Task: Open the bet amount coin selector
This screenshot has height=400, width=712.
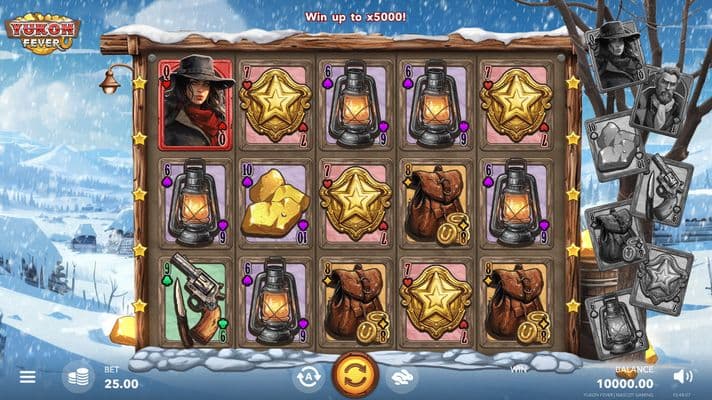Action: pyautogui.click(x=77, y=377)
